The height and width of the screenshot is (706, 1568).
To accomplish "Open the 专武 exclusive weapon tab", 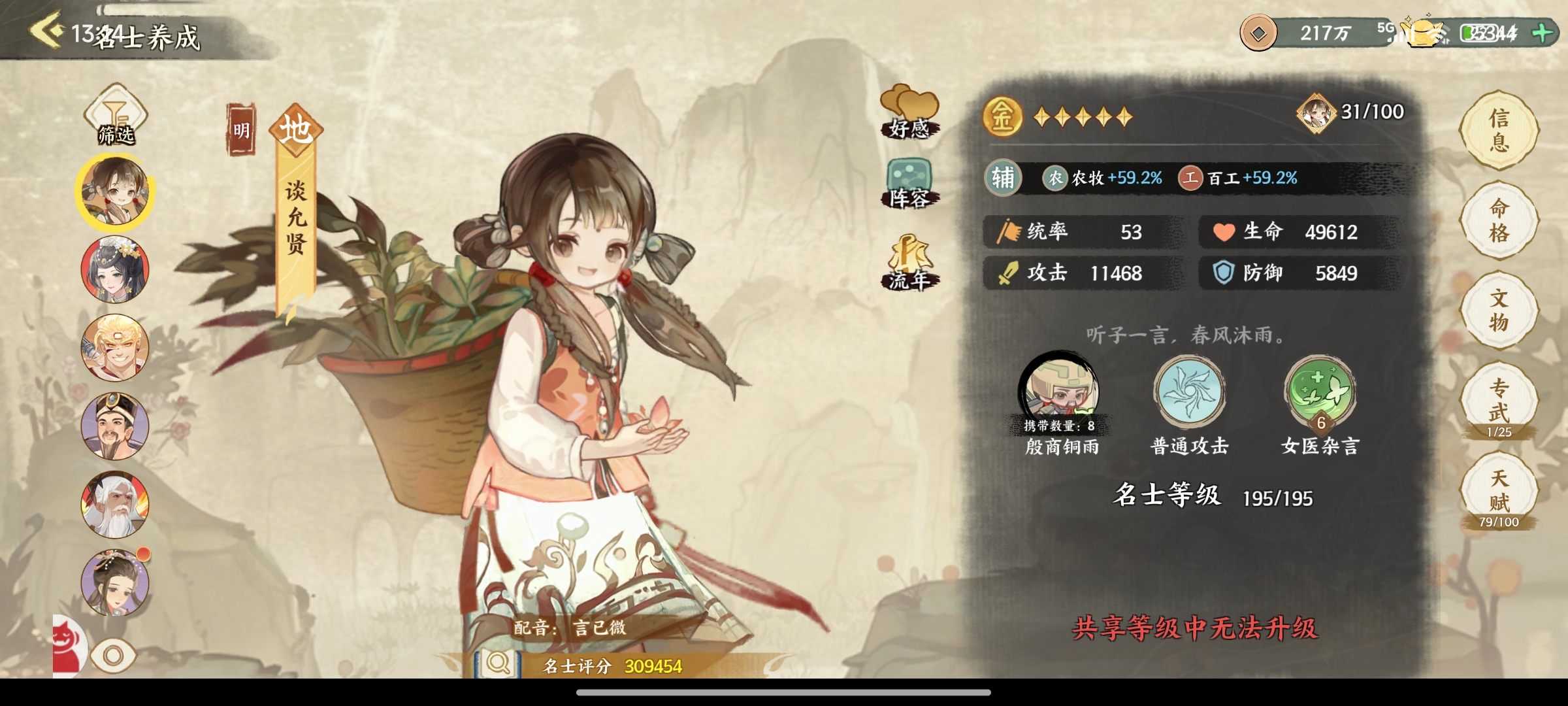I will [1499, 401].
